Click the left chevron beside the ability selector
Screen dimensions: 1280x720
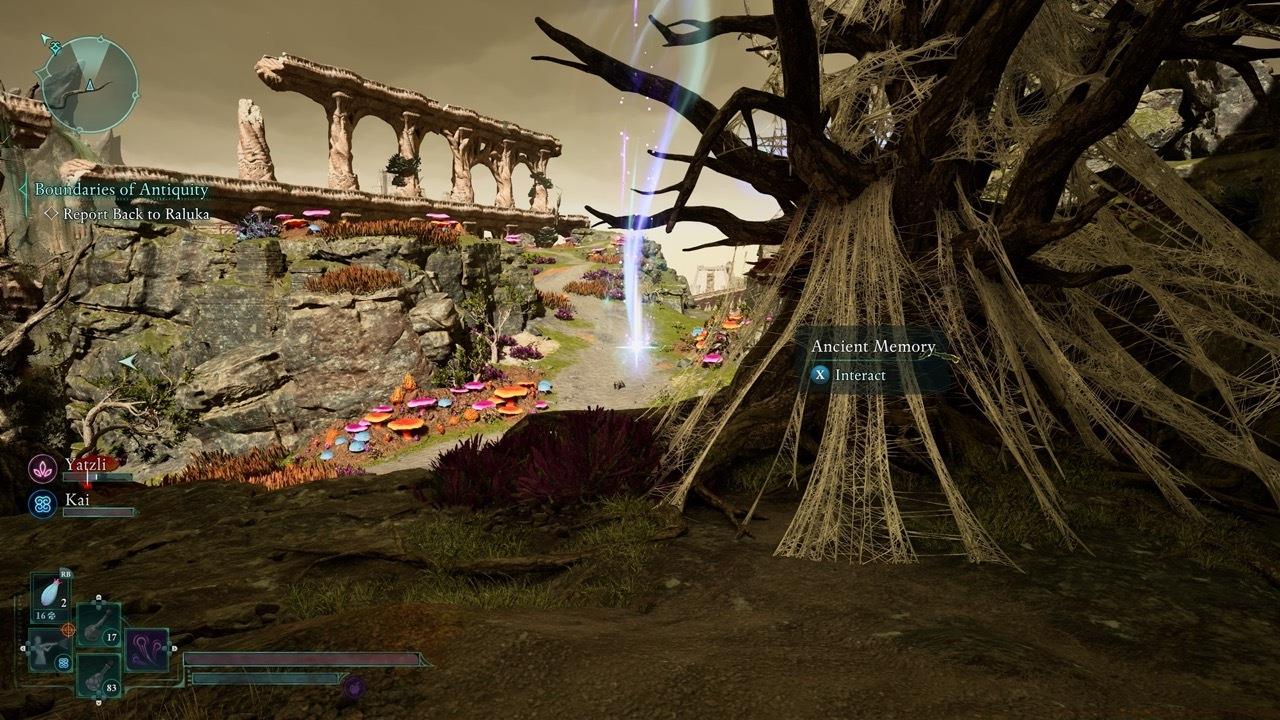(22, 648)
